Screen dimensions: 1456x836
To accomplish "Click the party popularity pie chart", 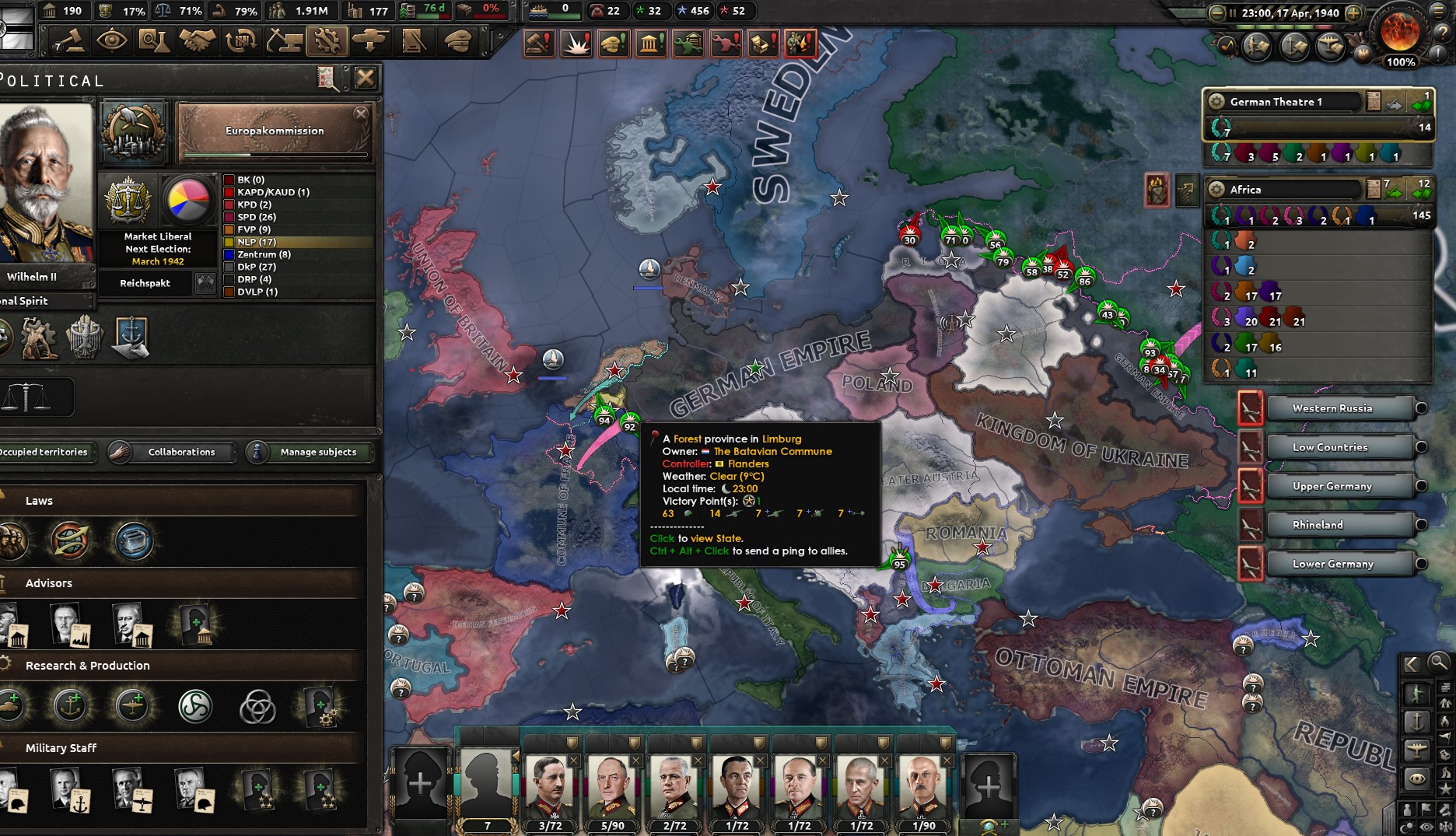I will pyautogui.click(x=187, y=201).
